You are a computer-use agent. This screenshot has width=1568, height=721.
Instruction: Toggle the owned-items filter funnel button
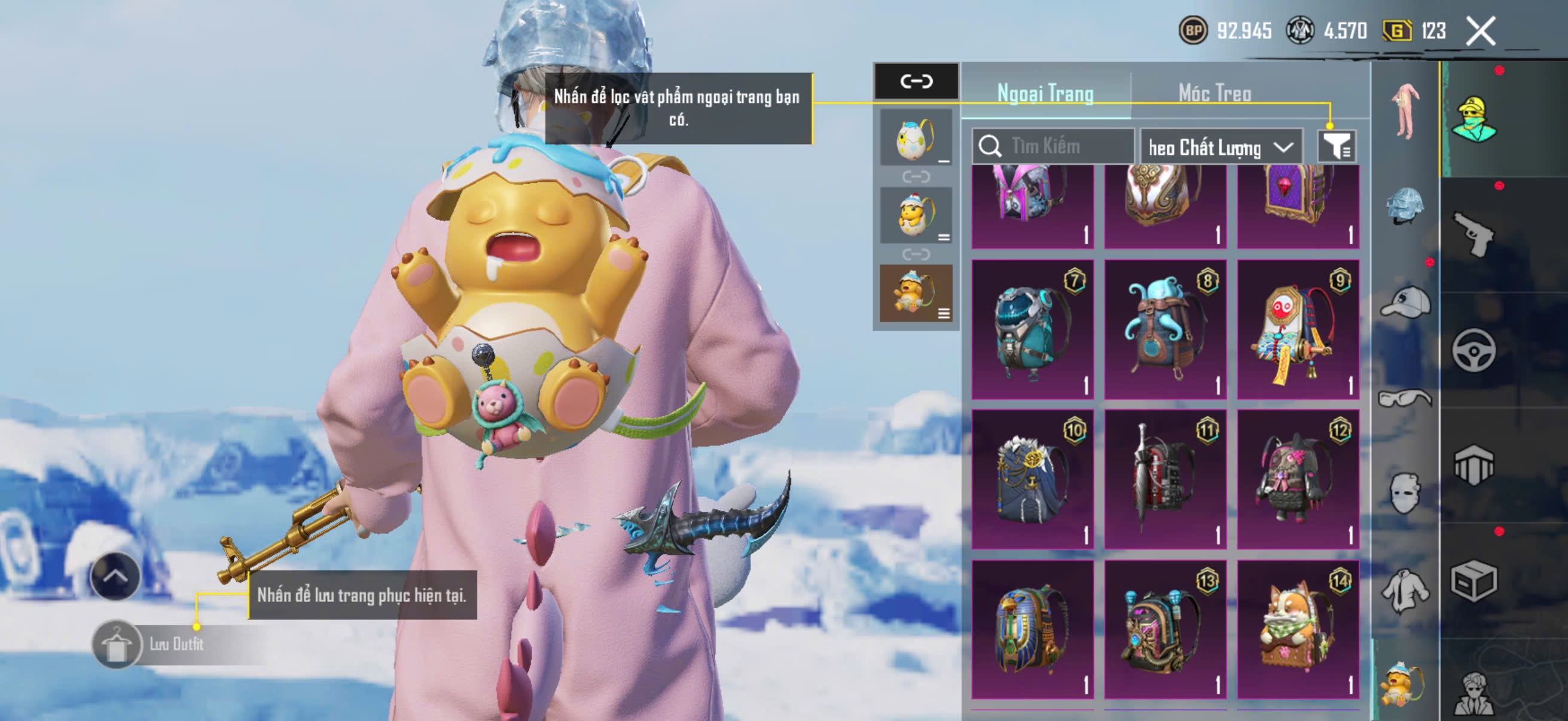1336,146
